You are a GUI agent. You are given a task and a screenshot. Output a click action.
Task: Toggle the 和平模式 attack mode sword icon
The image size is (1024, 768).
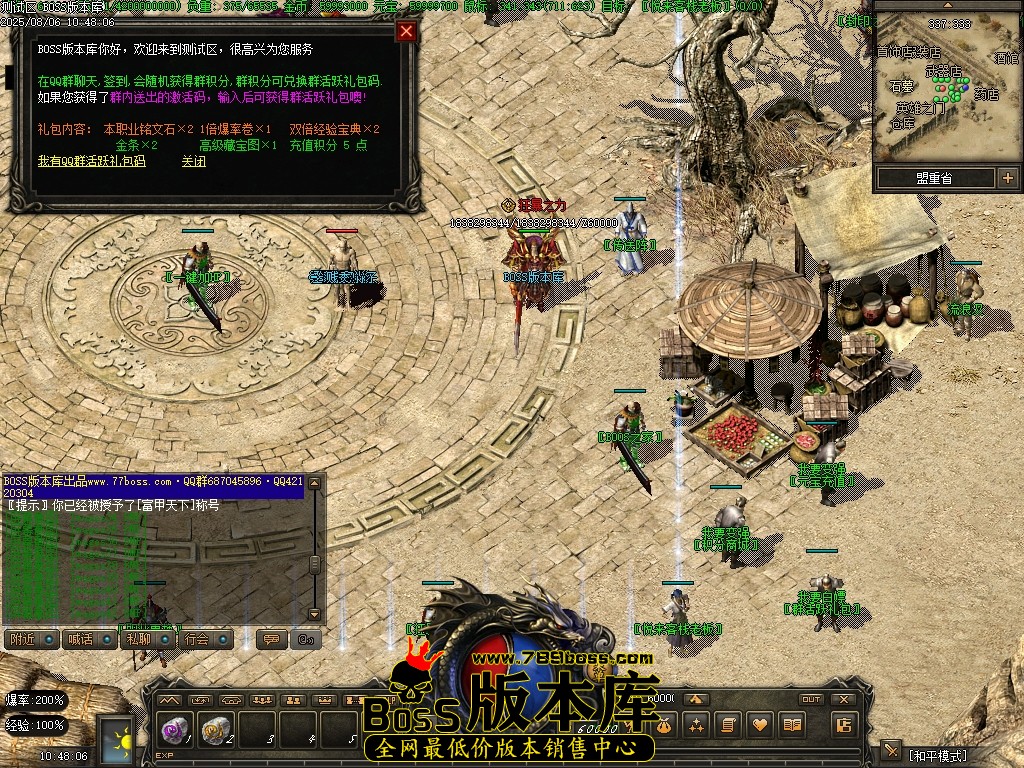click(892, 752)
